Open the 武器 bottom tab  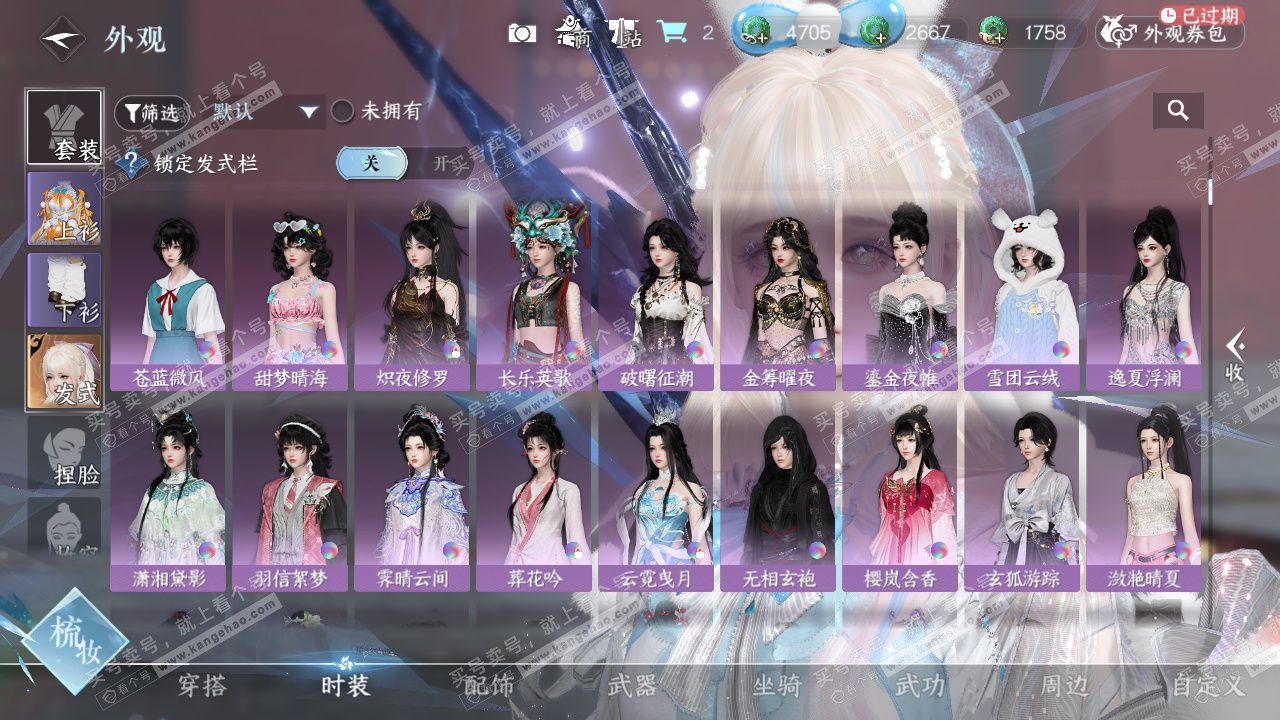(633, 685)
